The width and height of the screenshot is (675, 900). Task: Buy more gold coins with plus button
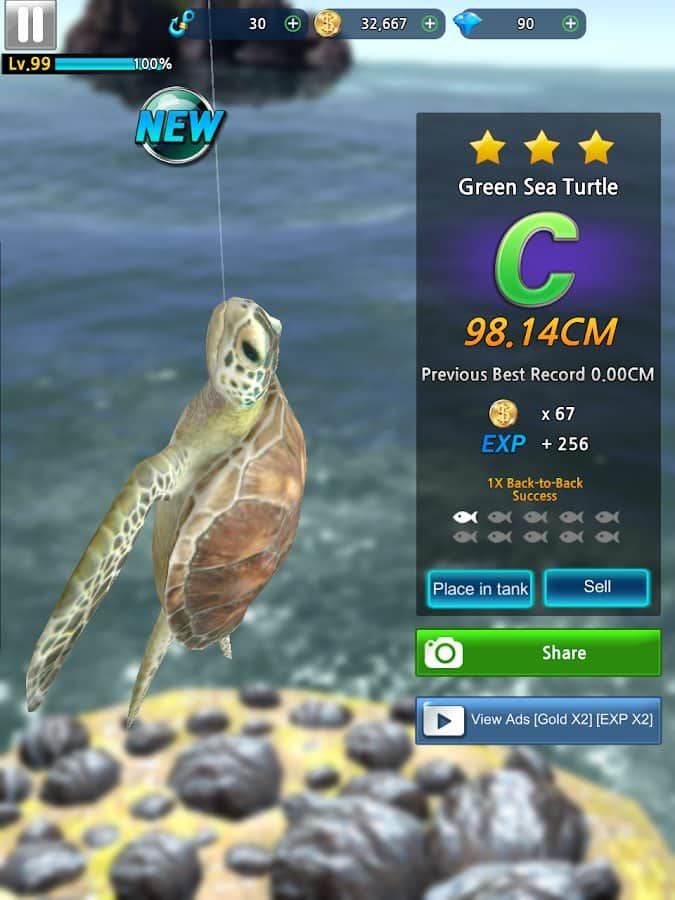pyautogui.click(x=429, y=24)
